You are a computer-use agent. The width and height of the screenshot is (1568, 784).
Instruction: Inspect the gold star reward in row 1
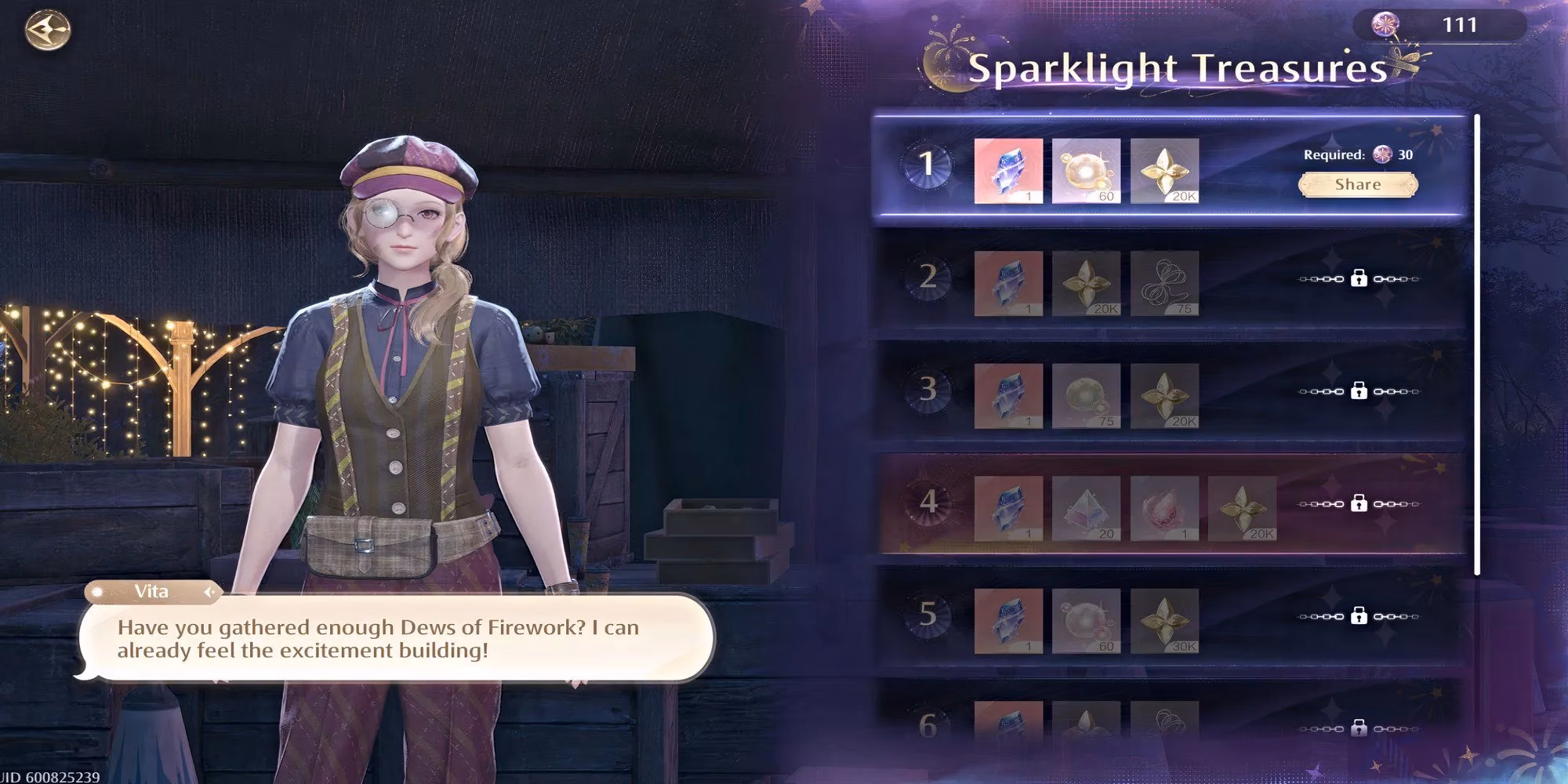pyautogui.click(x=1164, y=171)
